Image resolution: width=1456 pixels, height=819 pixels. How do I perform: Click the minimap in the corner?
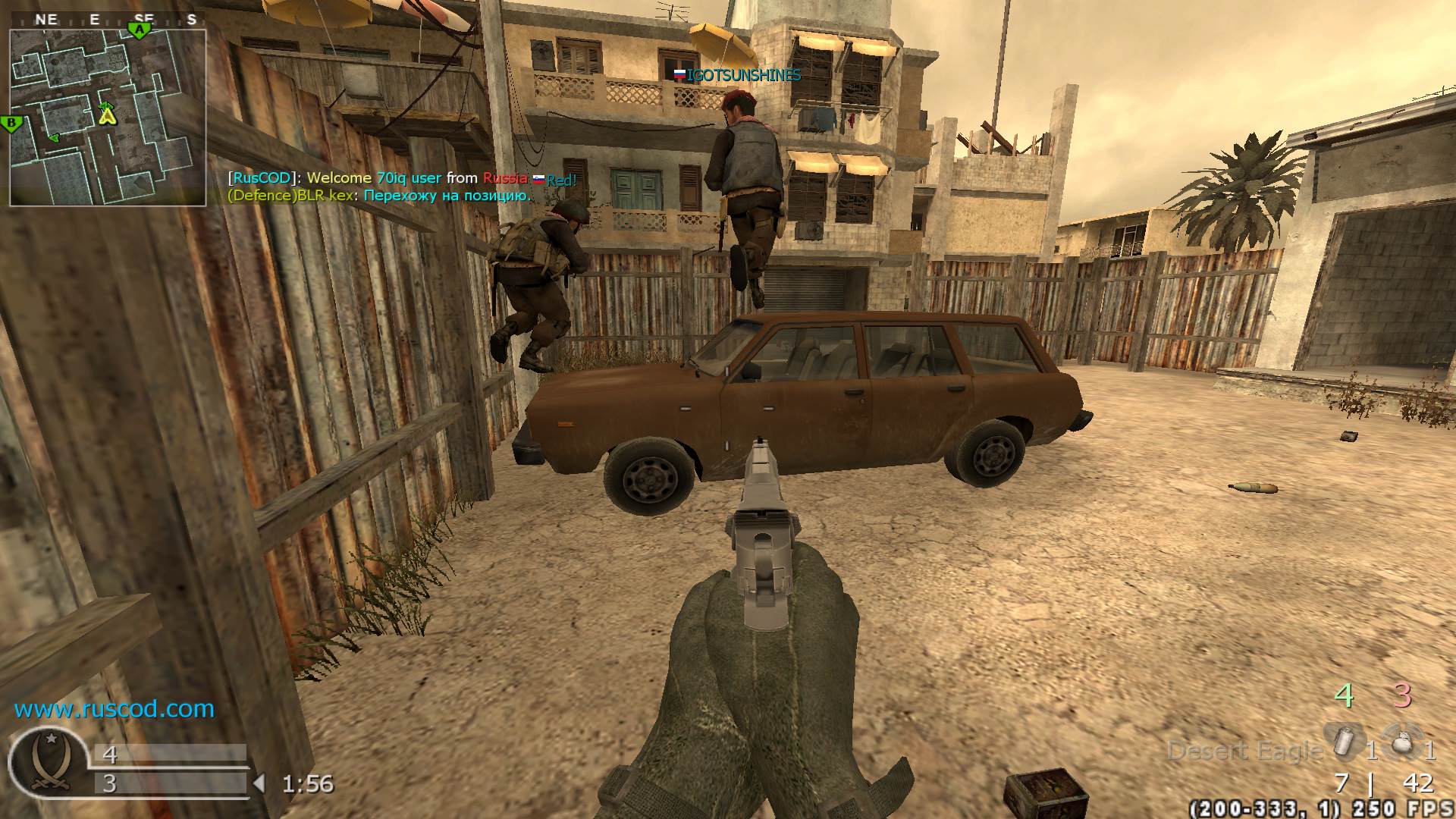coord(108,118)
